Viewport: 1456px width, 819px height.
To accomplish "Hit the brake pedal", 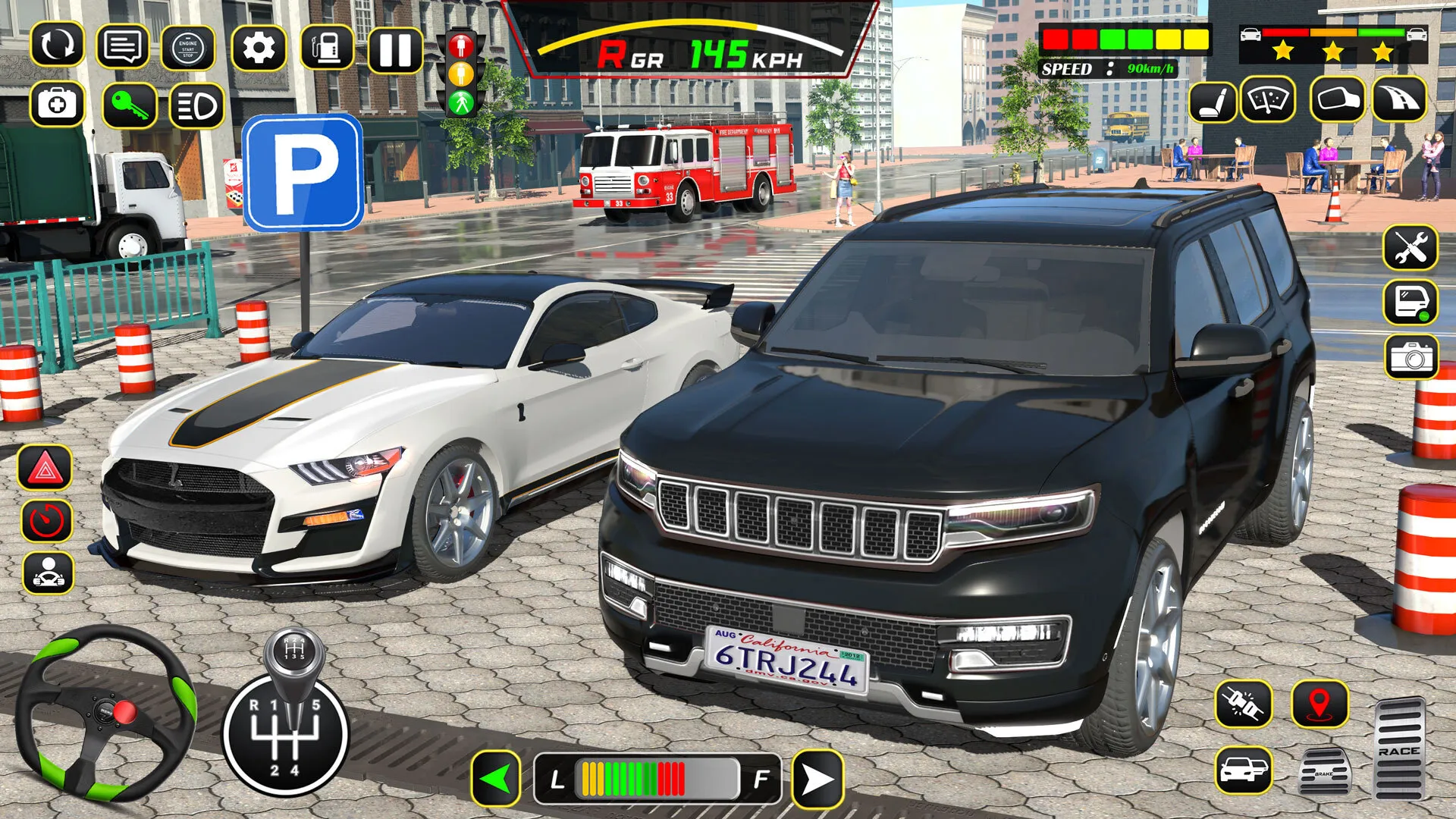I will (x=1323, y=772).
